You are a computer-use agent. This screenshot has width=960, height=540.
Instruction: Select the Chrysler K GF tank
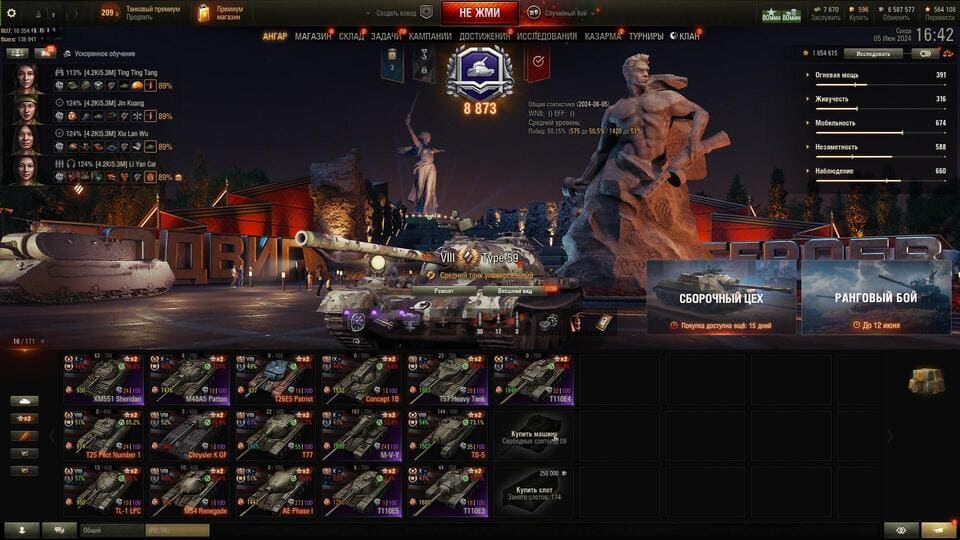(x=190, y=435)
